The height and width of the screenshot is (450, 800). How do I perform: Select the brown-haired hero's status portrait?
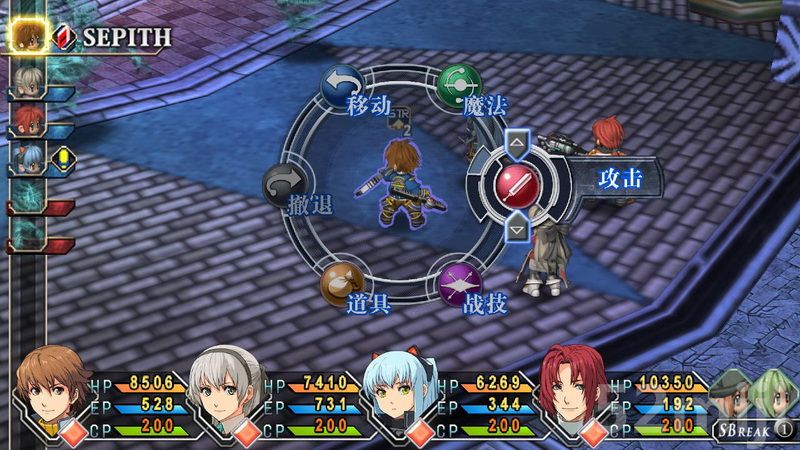53,392
